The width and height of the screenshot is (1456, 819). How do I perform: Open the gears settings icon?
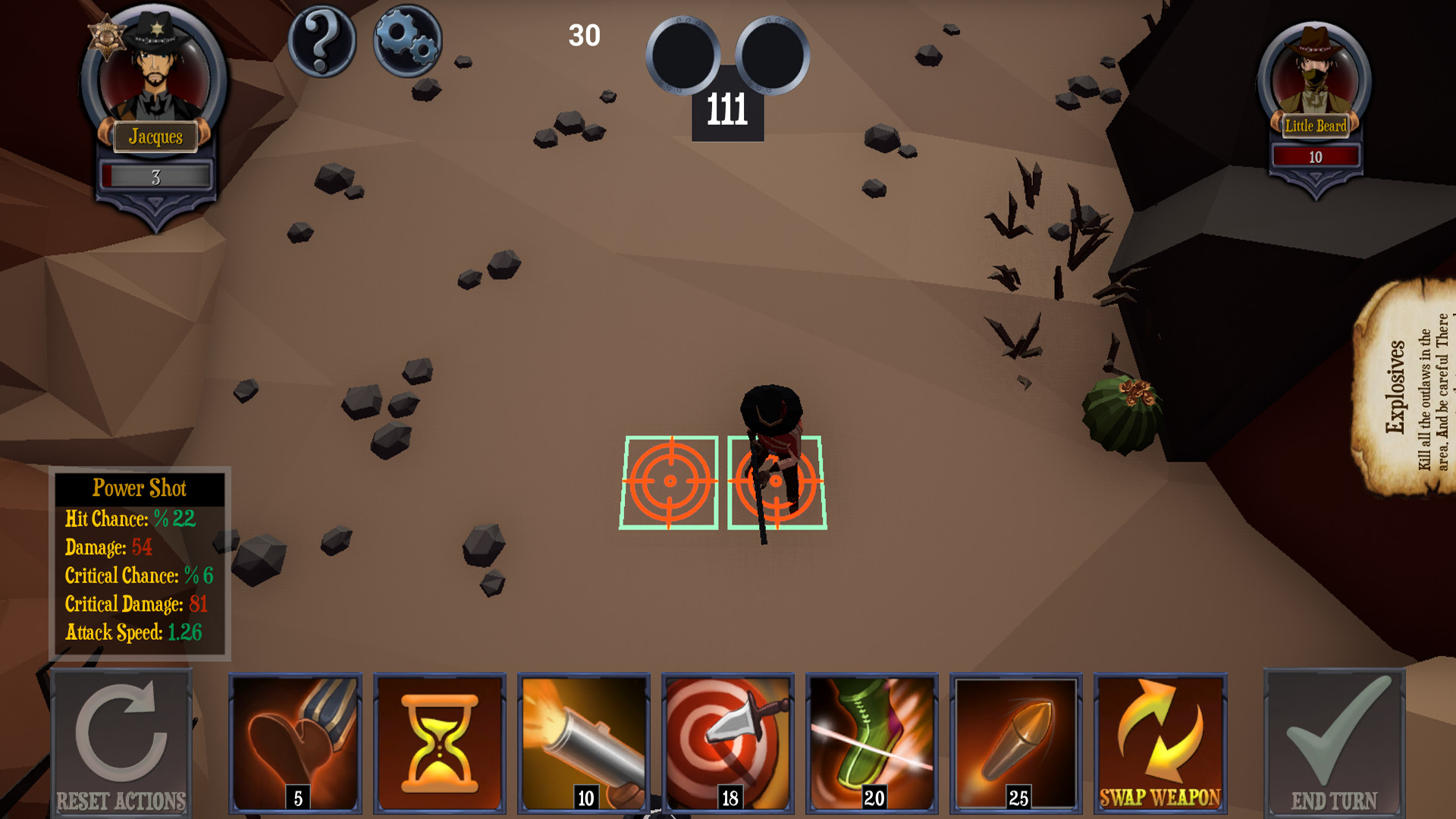407,39
